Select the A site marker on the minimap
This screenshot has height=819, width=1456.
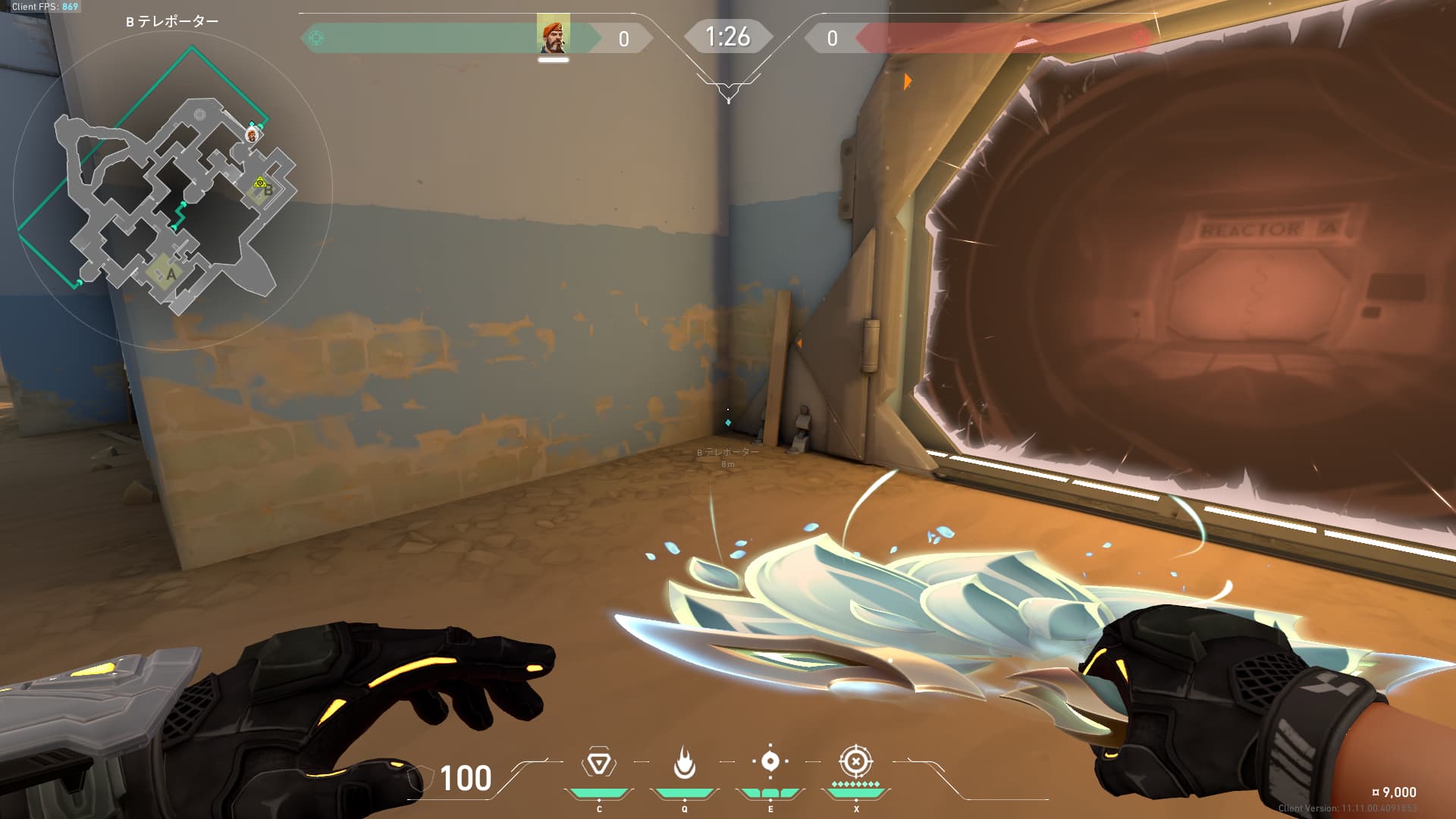[x=171, y=274]
